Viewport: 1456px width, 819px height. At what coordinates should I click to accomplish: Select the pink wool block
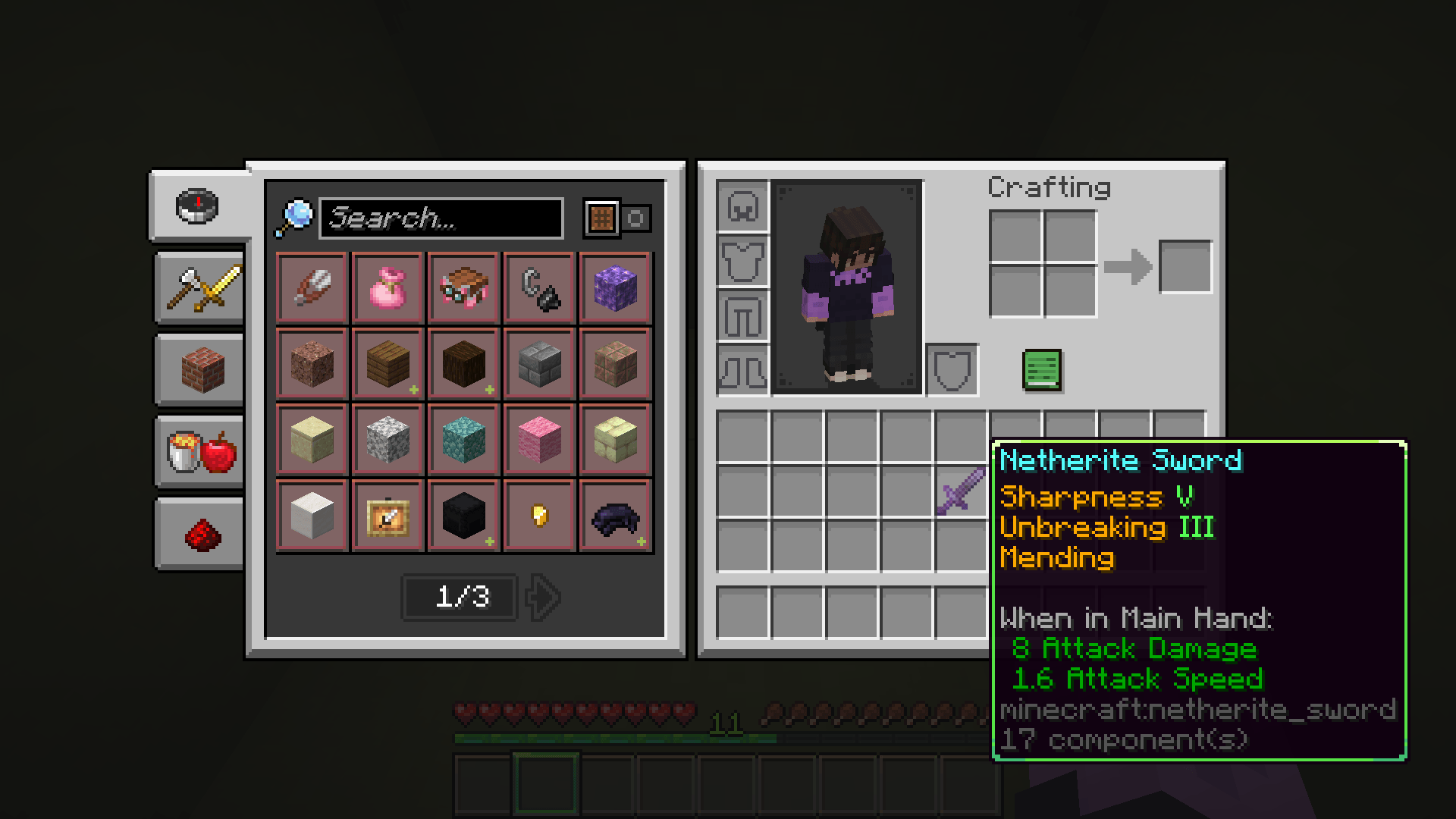pos(538,440)
